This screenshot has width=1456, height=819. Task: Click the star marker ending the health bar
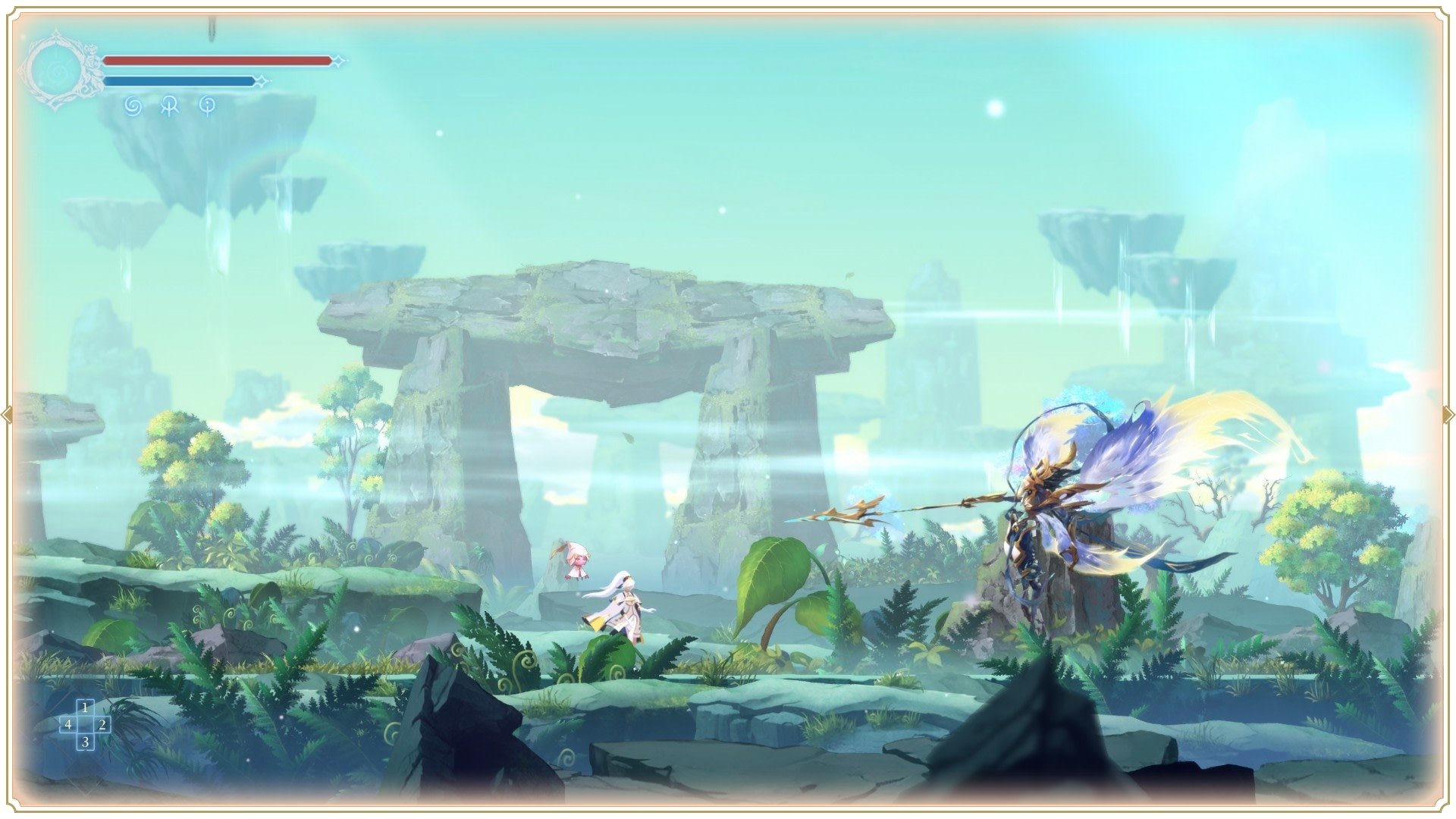338,61
